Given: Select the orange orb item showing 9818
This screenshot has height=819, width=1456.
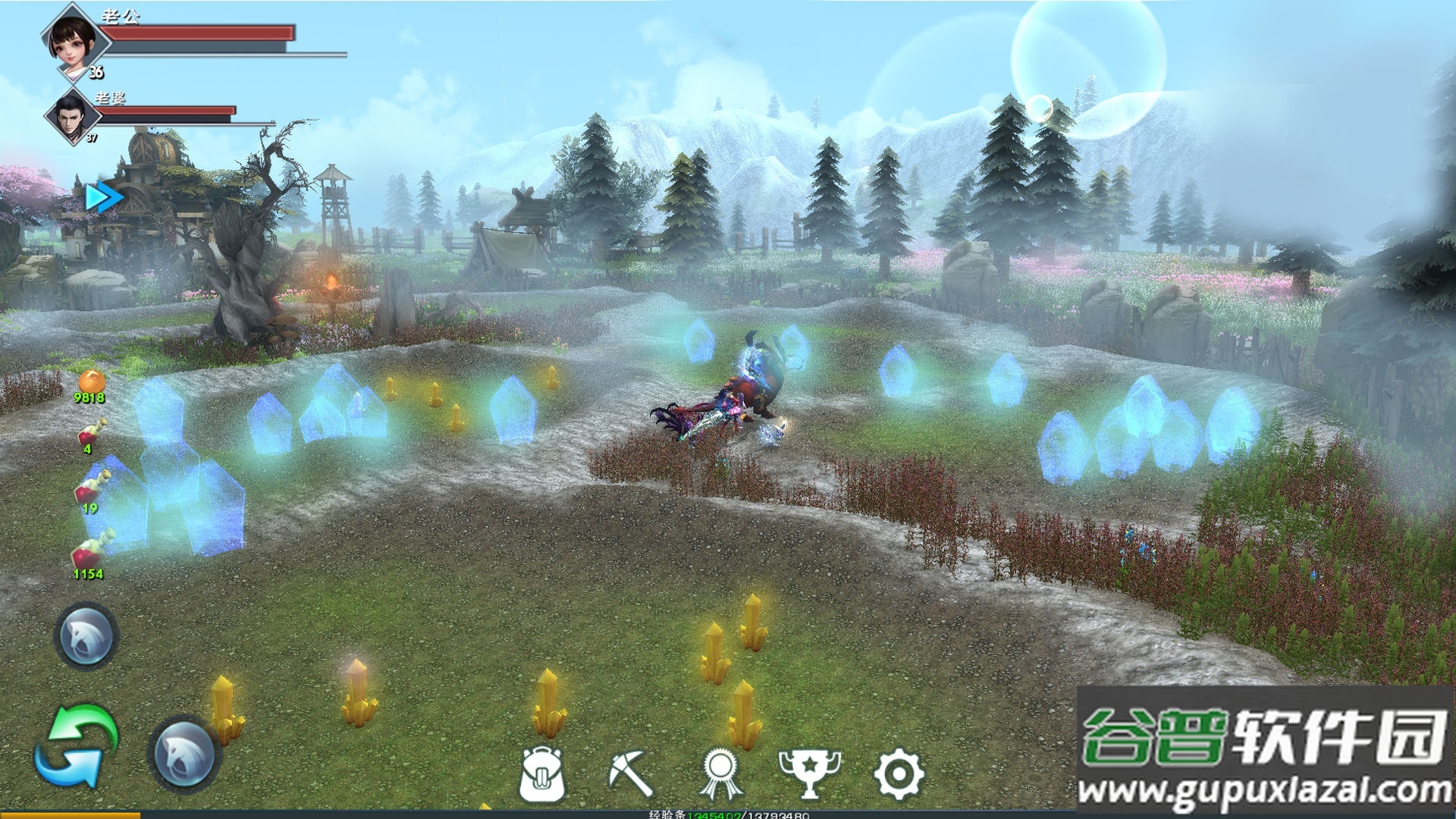Looking at the screenshot, I should coord(91,382).
